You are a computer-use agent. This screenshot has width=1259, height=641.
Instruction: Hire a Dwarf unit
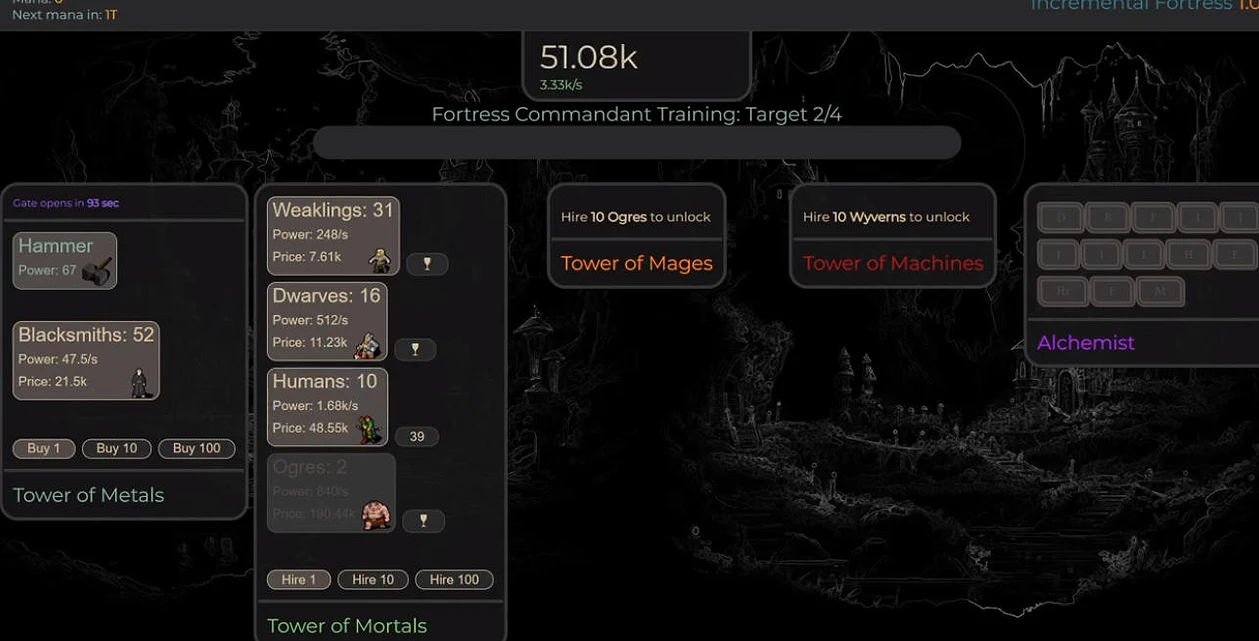tap(327, 321)
